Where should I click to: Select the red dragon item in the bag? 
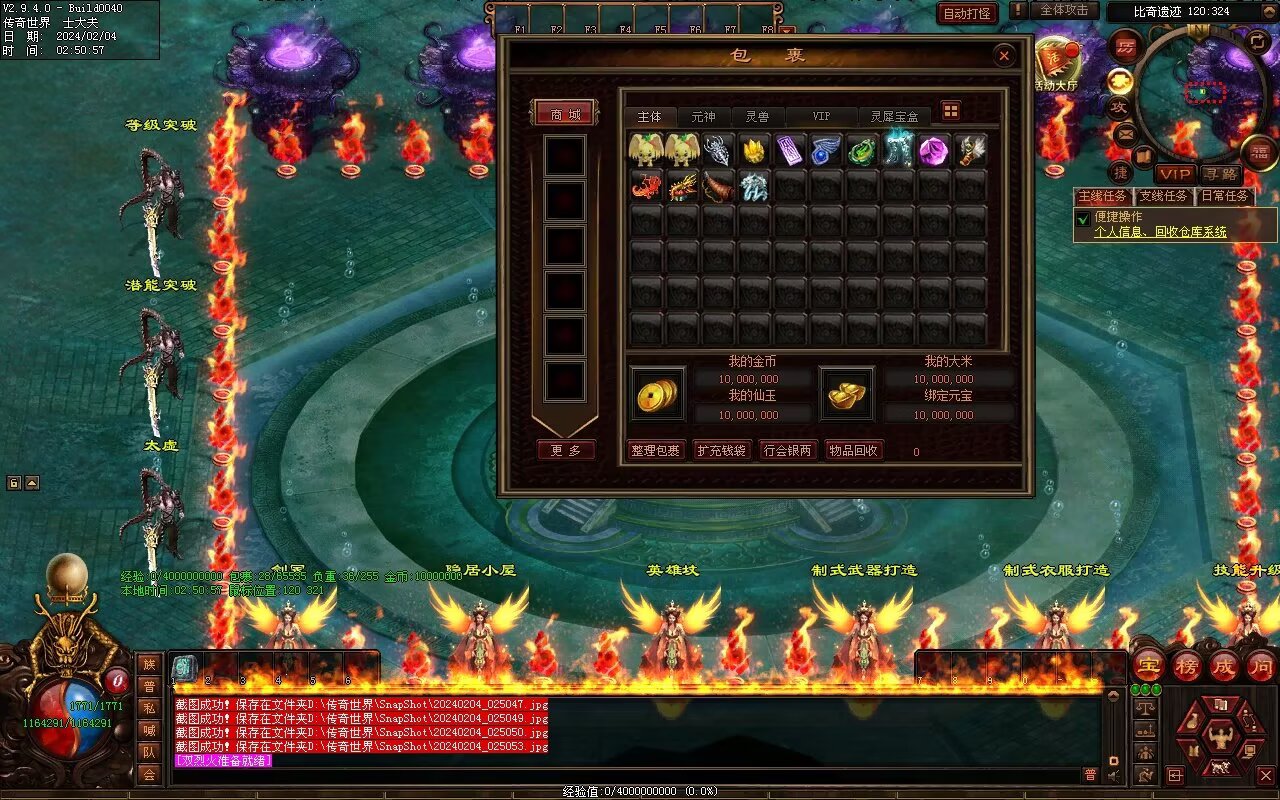click(646, 186)
